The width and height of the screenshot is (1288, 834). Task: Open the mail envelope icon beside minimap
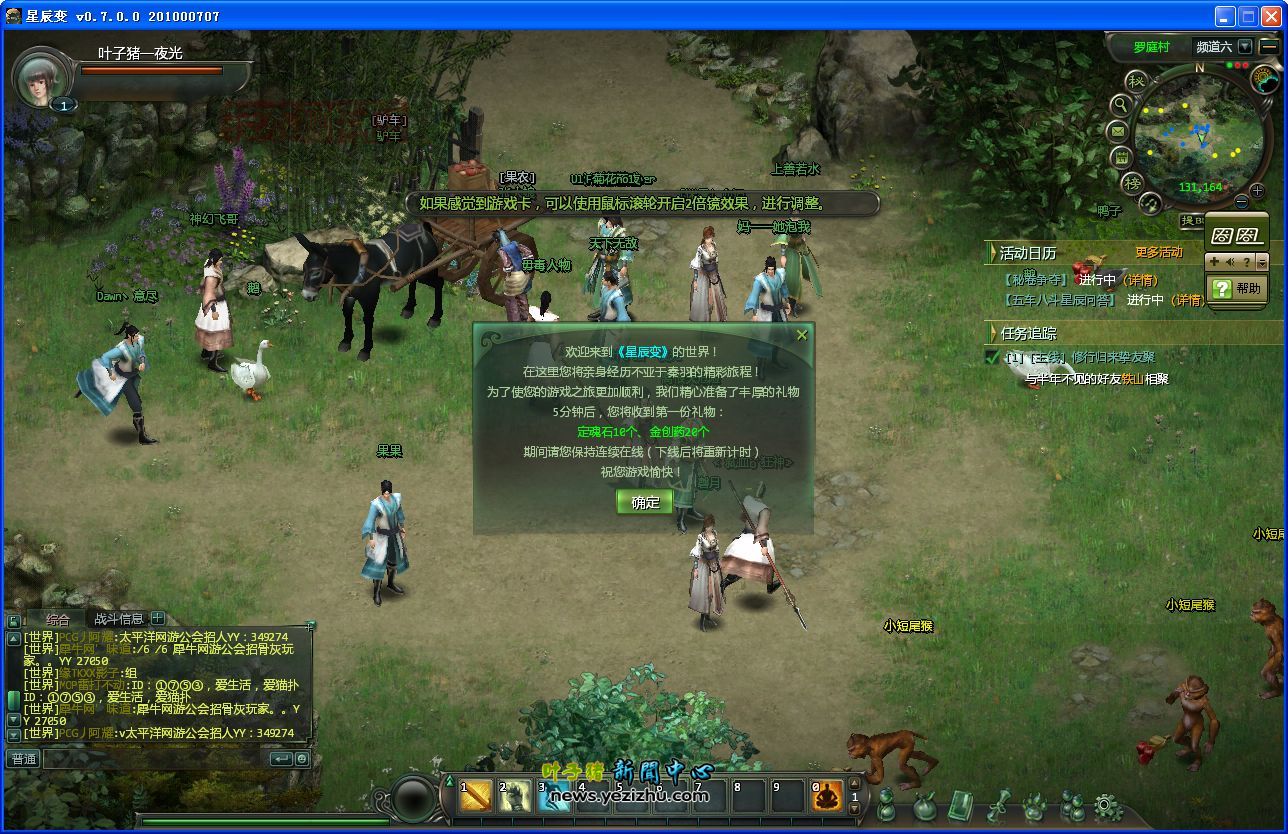click(x=1118, y=131)
